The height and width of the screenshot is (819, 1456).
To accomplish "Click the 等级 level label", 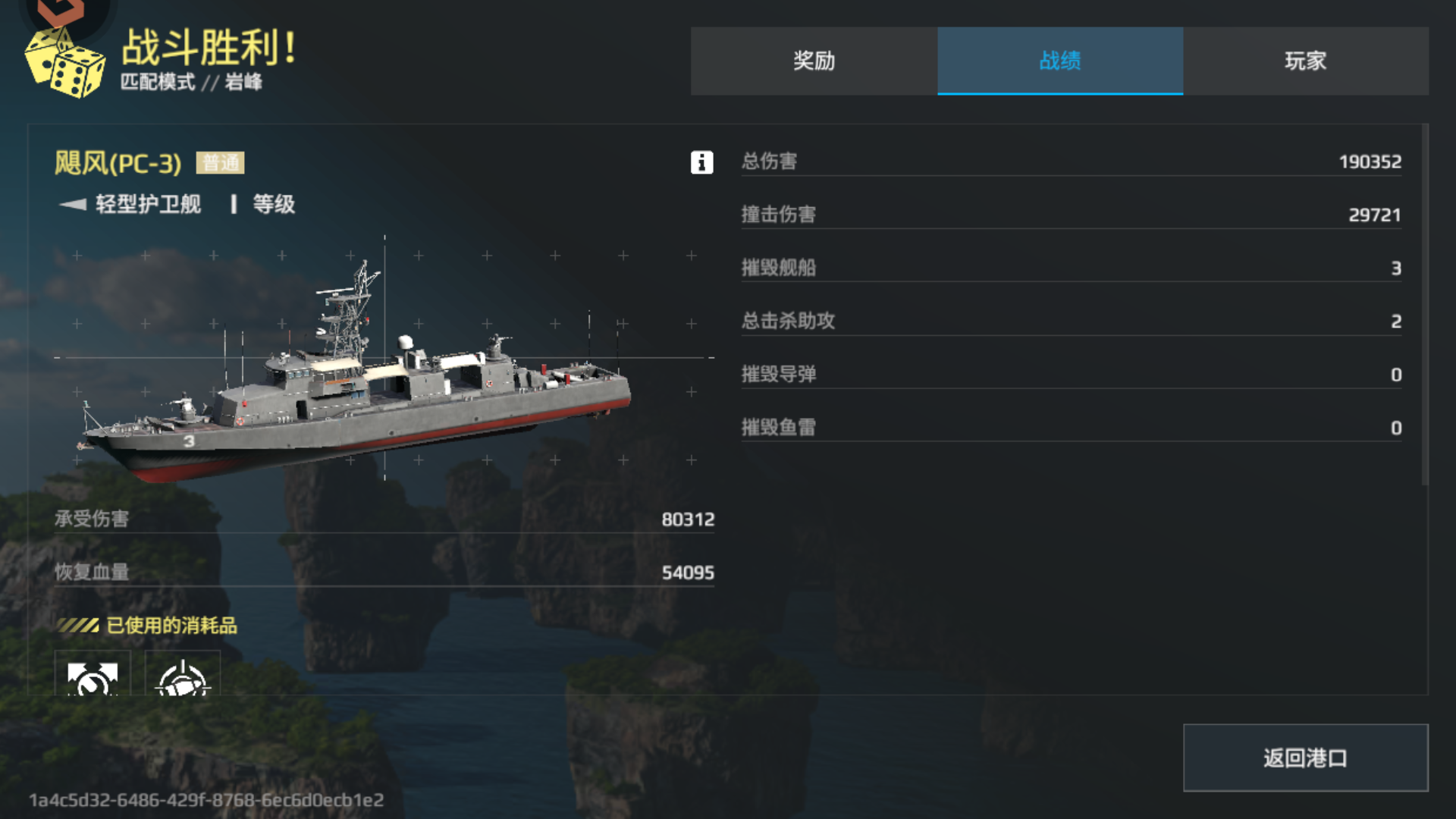I will (x=275, y=204).
